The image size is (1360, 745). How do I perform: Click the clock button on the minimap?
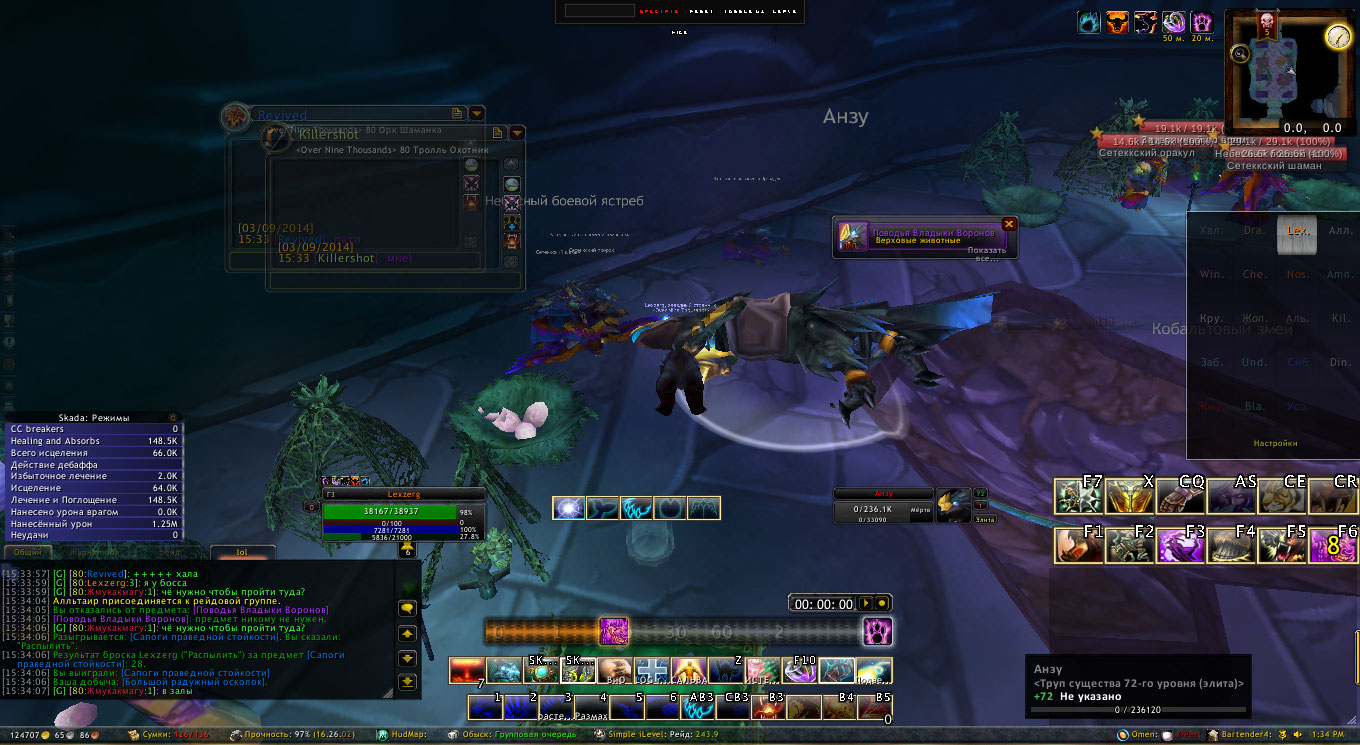point(1337,36)
